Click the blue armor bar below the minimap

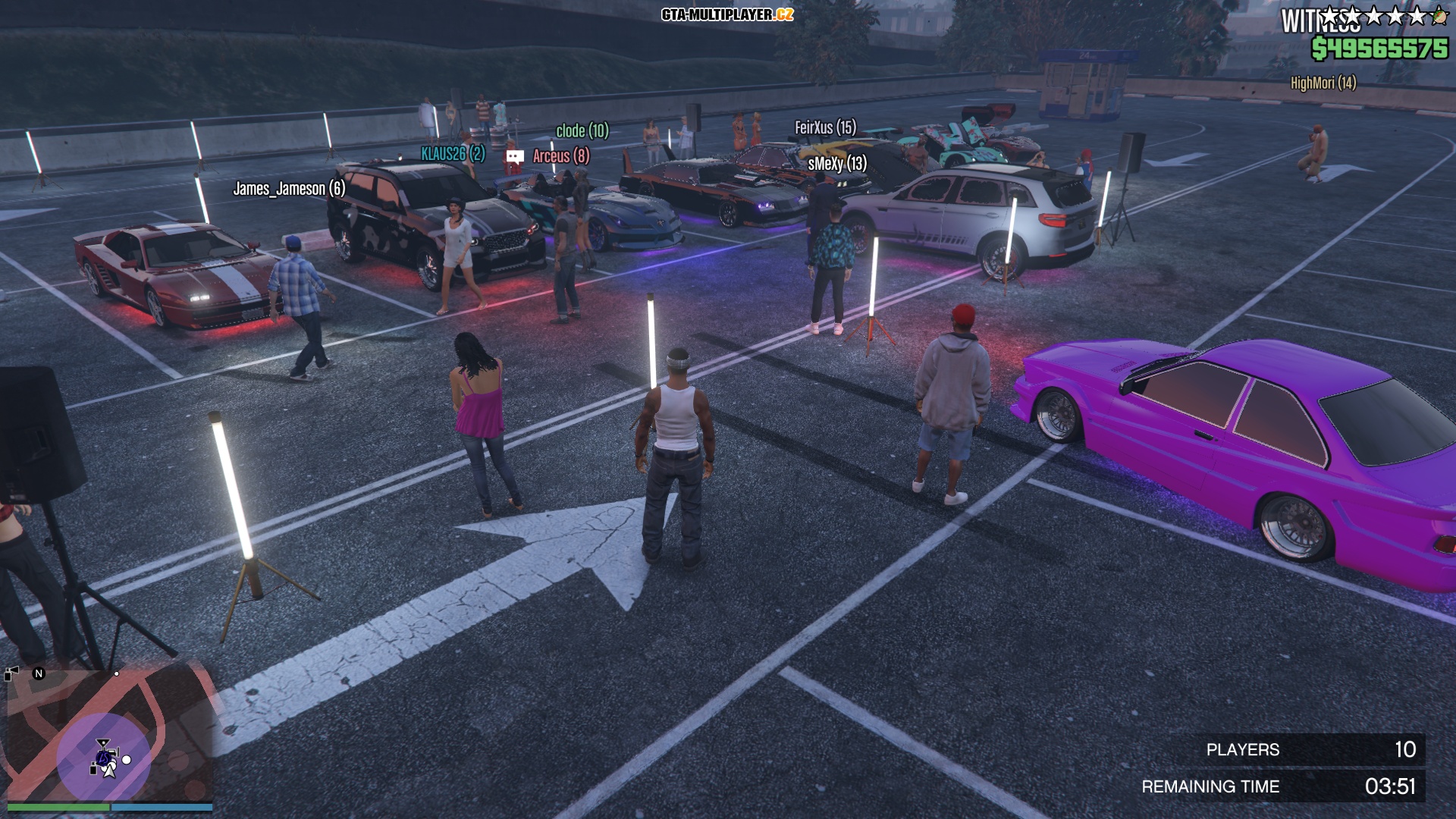coord(162,807)
